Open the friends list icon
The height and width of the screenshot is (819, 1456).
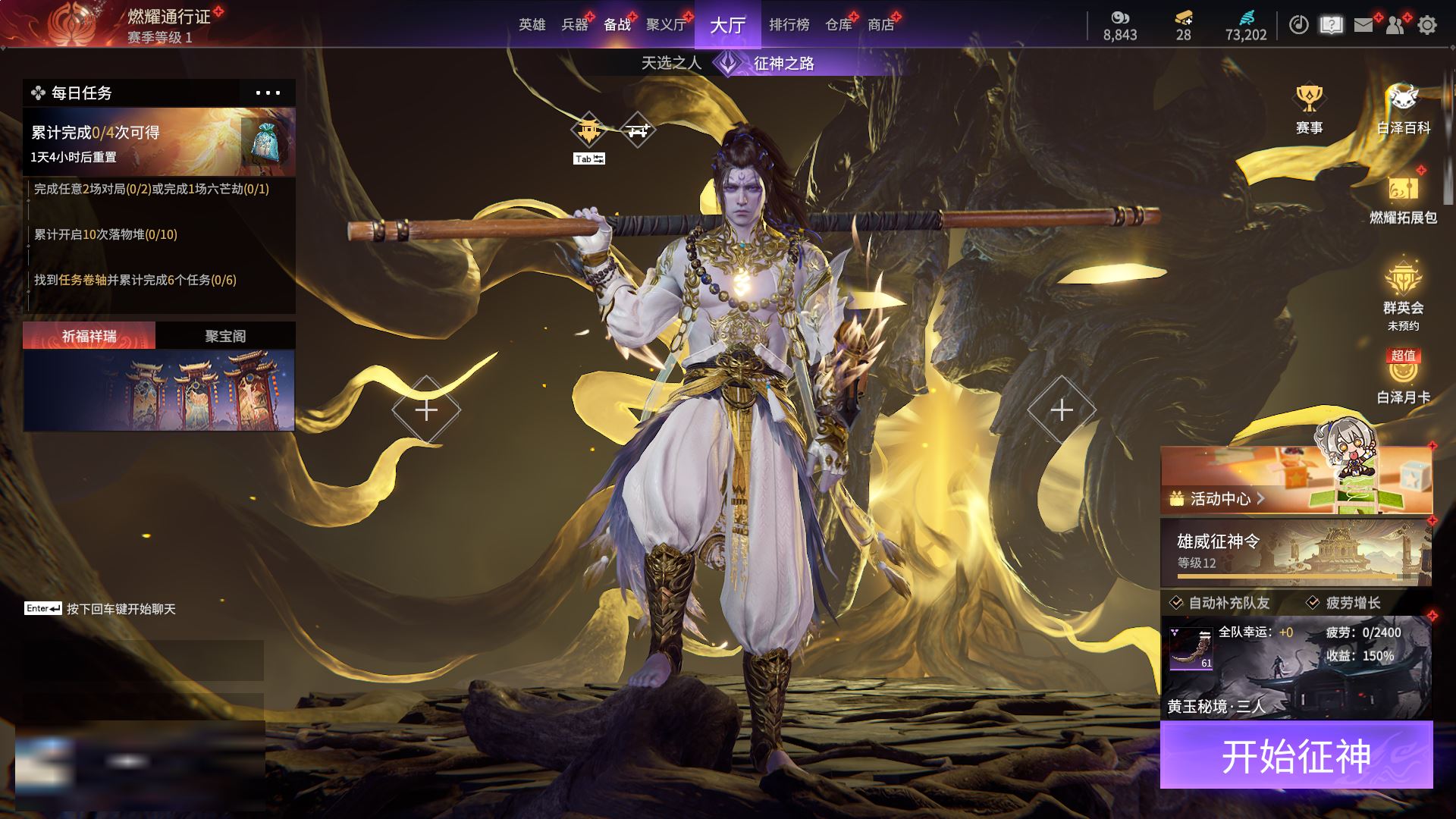pos(1395,25)
